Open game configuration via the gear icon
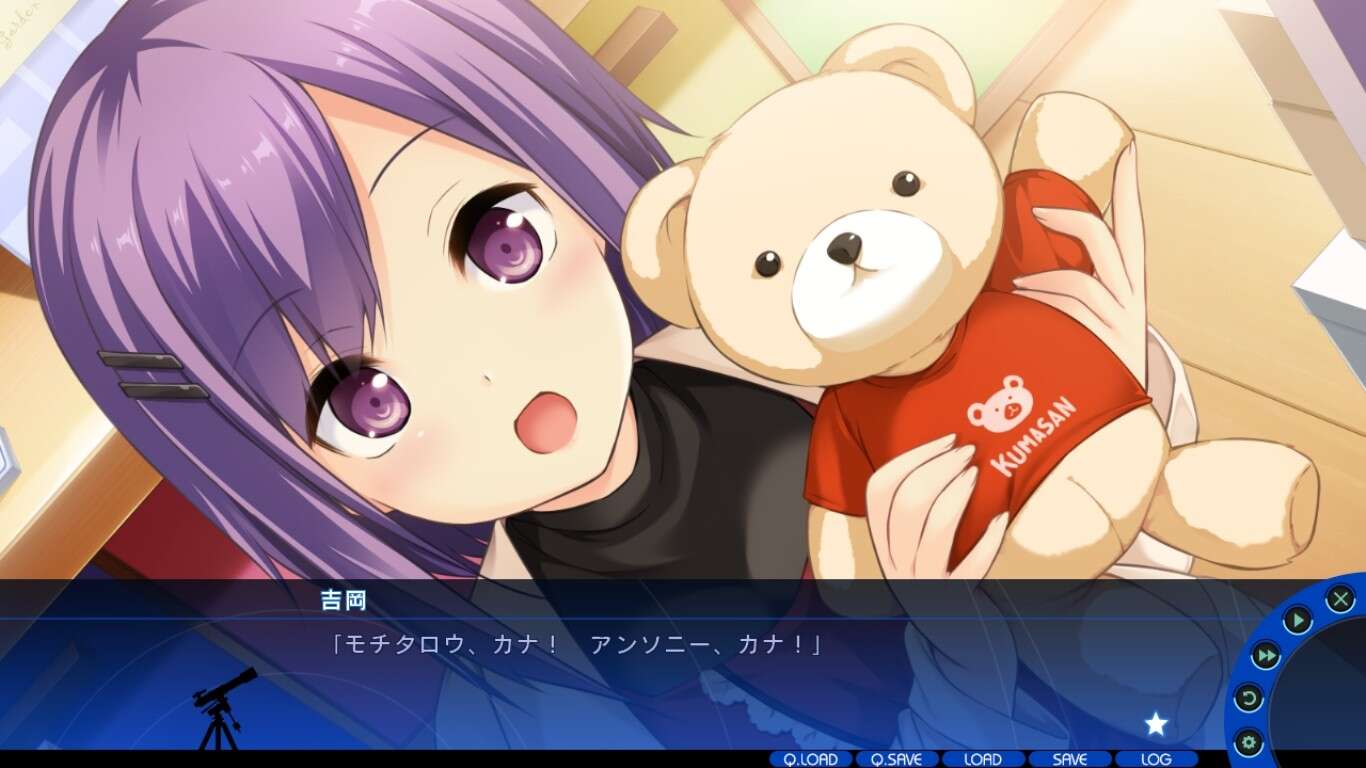The image size is (1366, 768). 1248,741
